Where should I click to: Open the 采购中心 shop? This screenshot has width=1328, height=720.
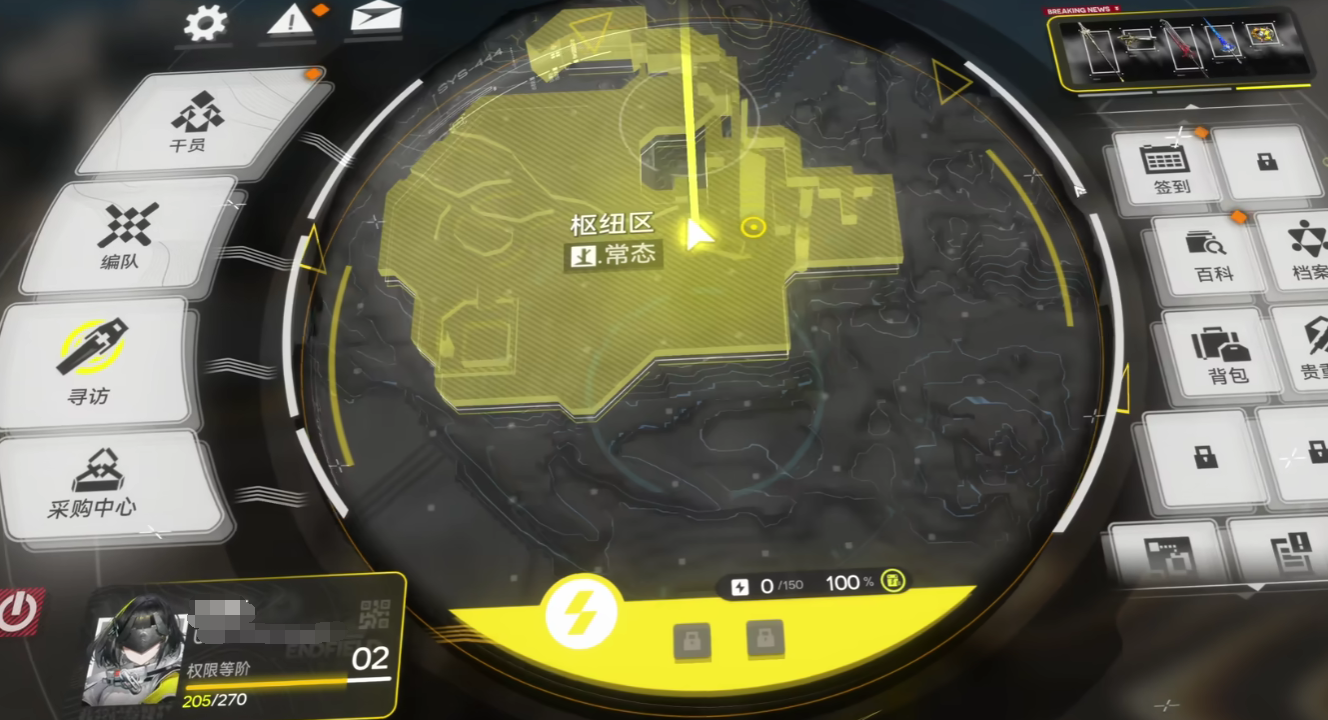93,485
